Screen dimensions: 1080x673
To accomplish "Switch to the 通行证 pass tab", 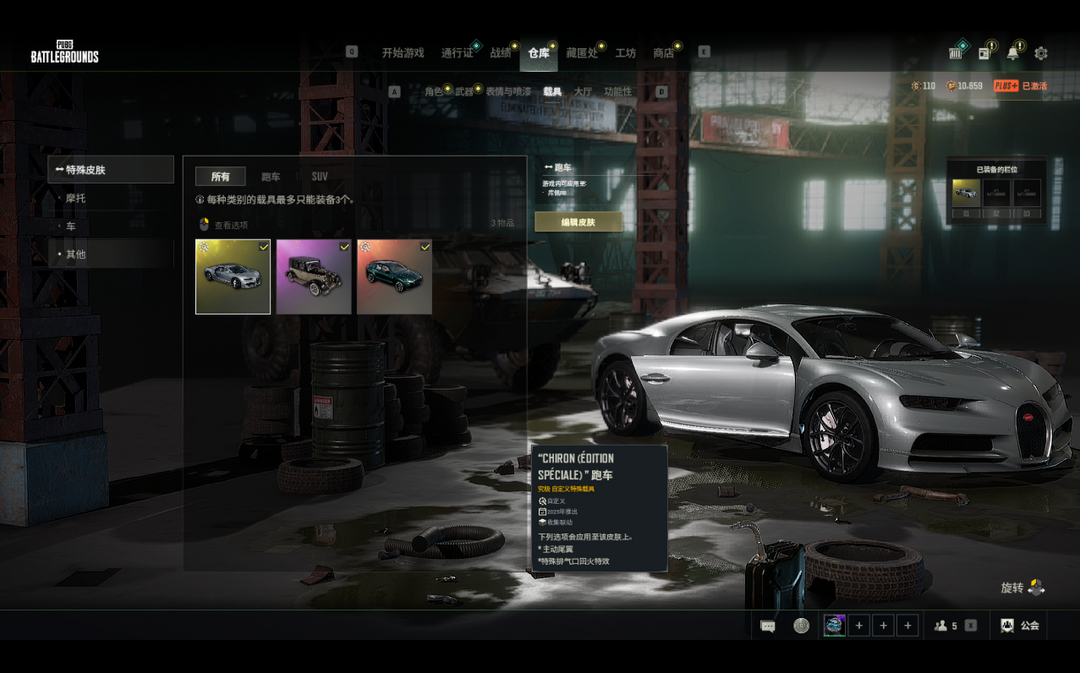I will 457,53.
